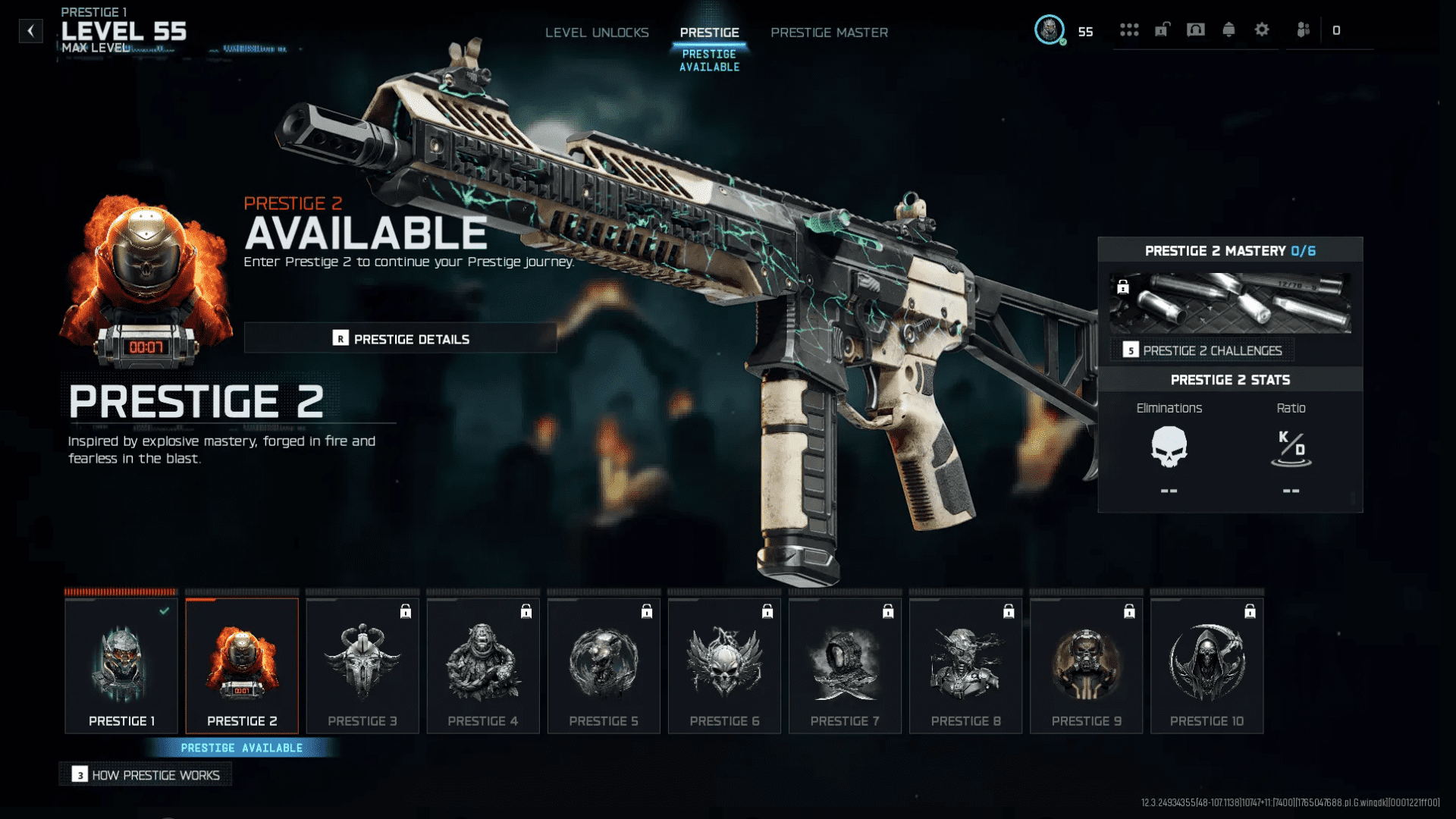Select the locked Prestige 5 tile

click(x=604, y=666)
